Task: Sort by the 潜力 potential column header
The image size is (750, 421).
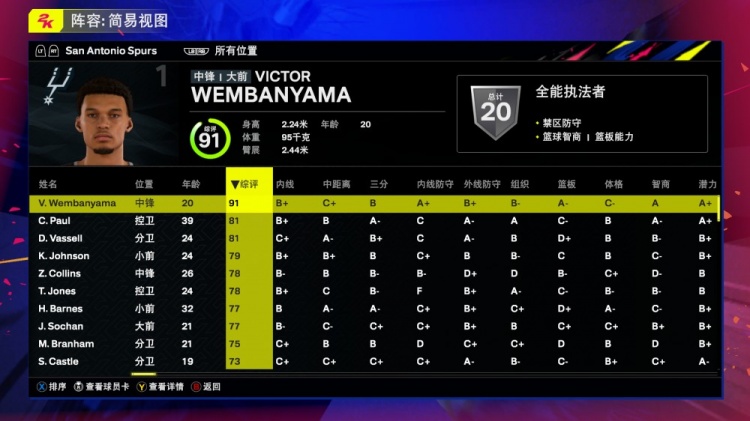Action: coord(707,185)
